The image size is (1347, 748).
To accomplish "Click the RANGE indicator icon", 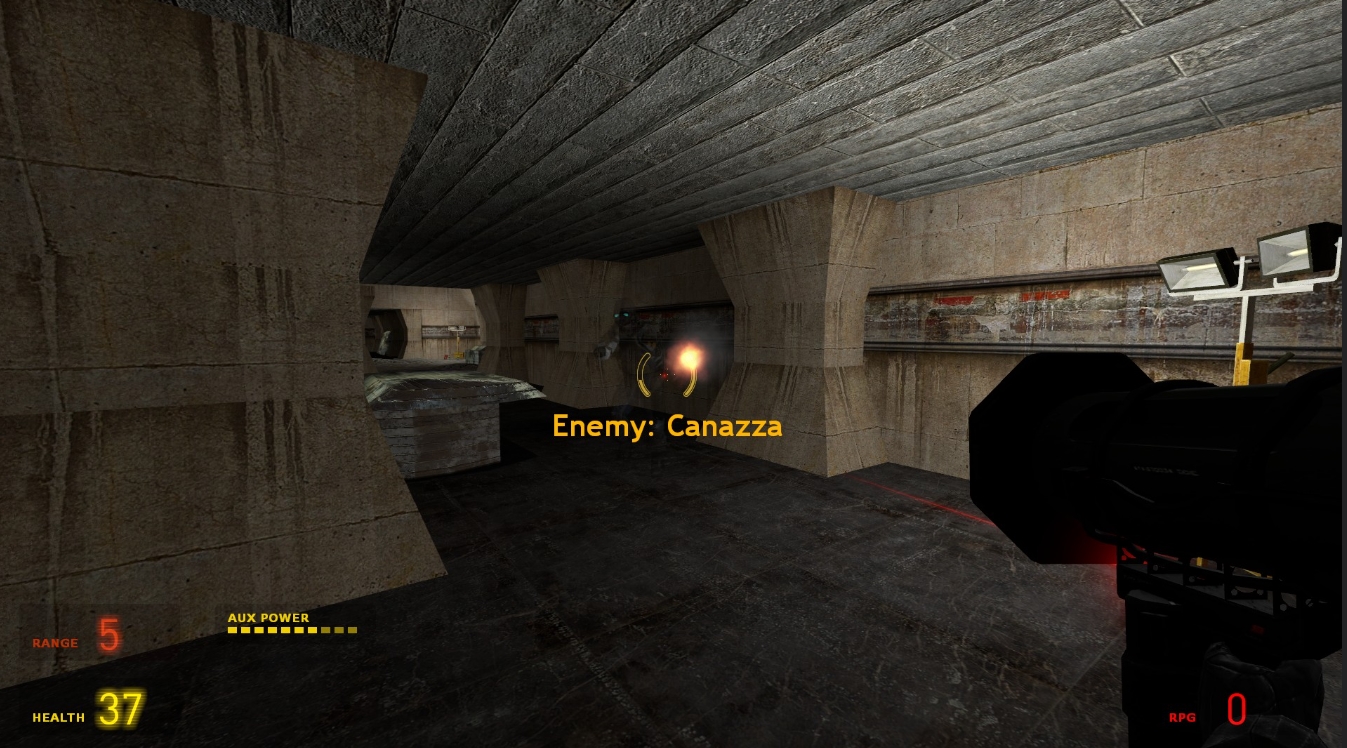I will 55,643.
